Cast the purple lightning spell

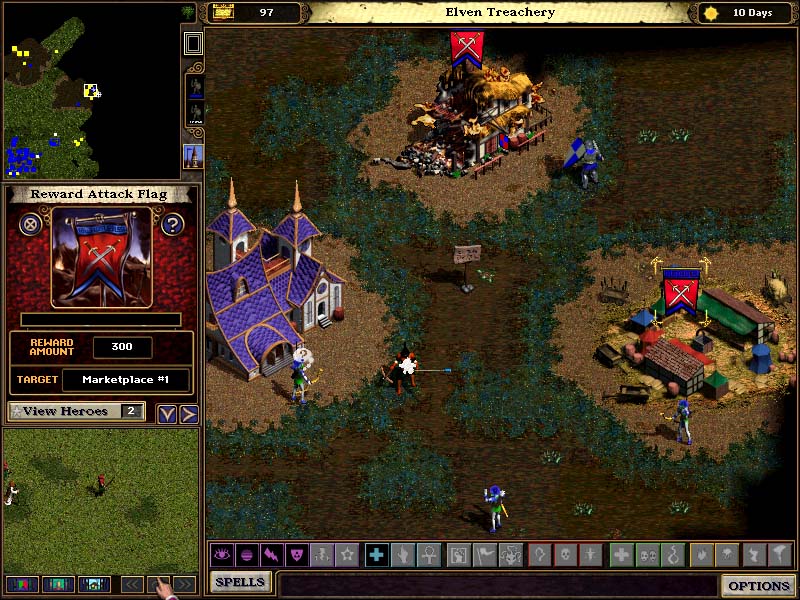pos(270,554)
